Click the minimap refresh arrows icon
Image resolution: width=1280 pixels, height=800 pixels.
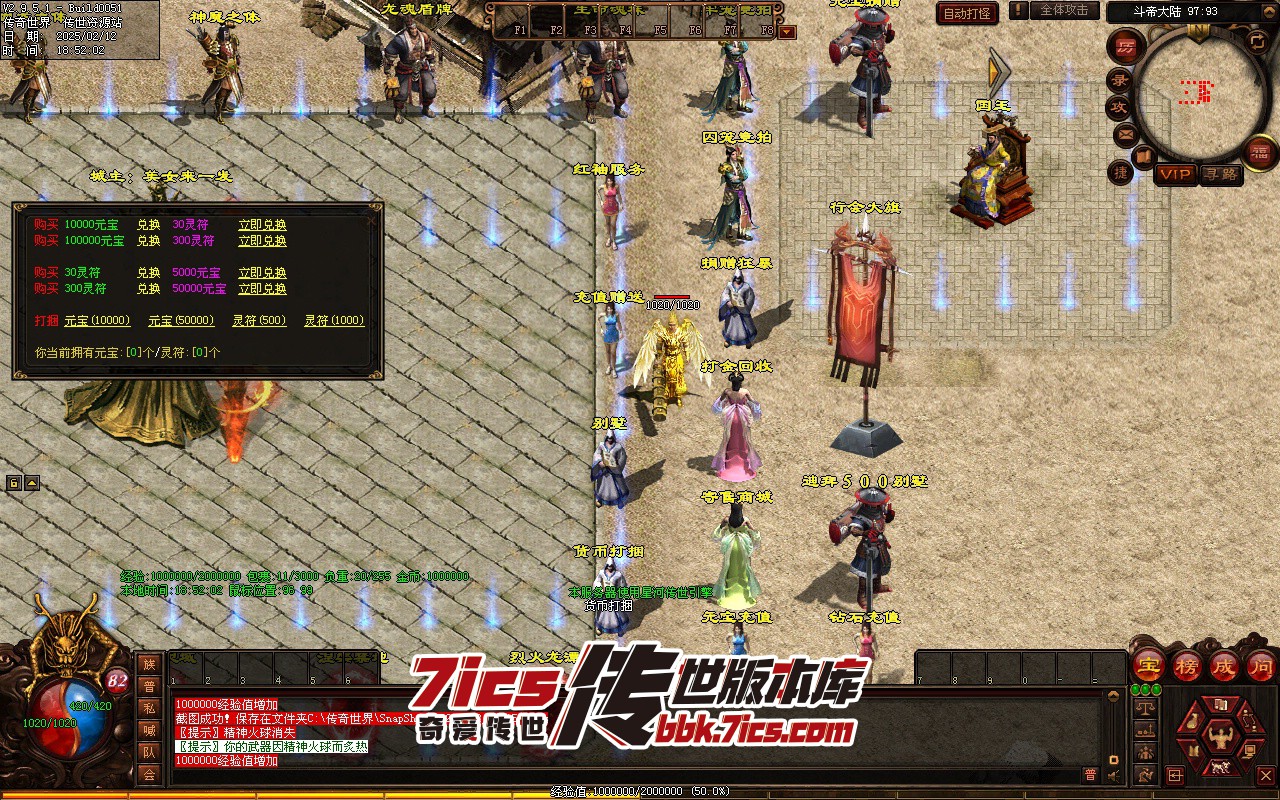coord(1257,41)
